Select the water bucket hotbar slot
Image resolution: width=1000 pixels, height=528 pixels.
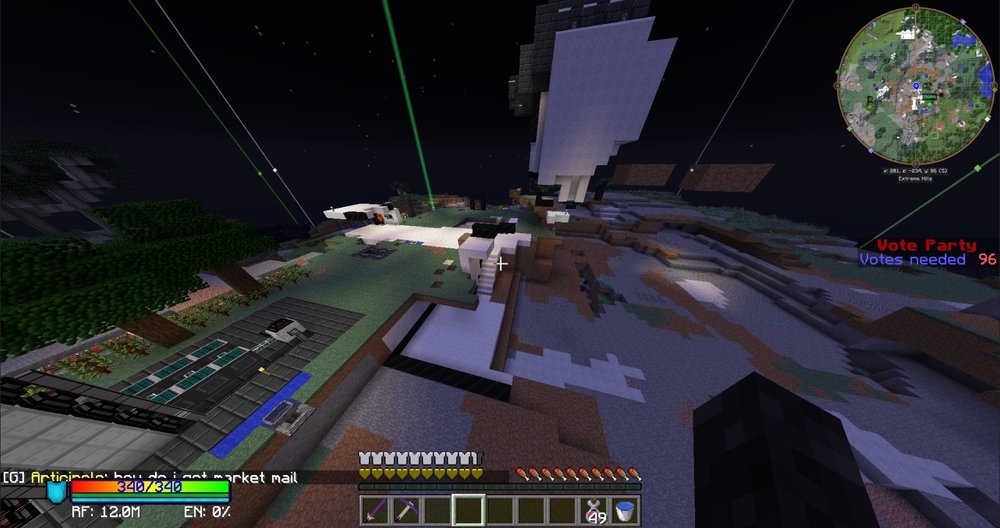626,510
